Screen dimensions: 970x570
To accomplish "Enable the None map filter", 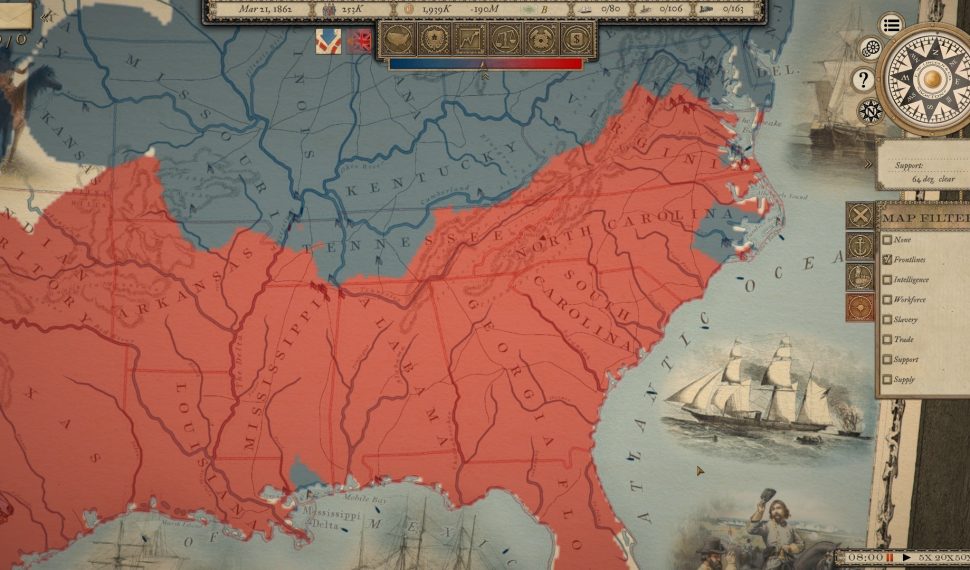I will (887, 240).
